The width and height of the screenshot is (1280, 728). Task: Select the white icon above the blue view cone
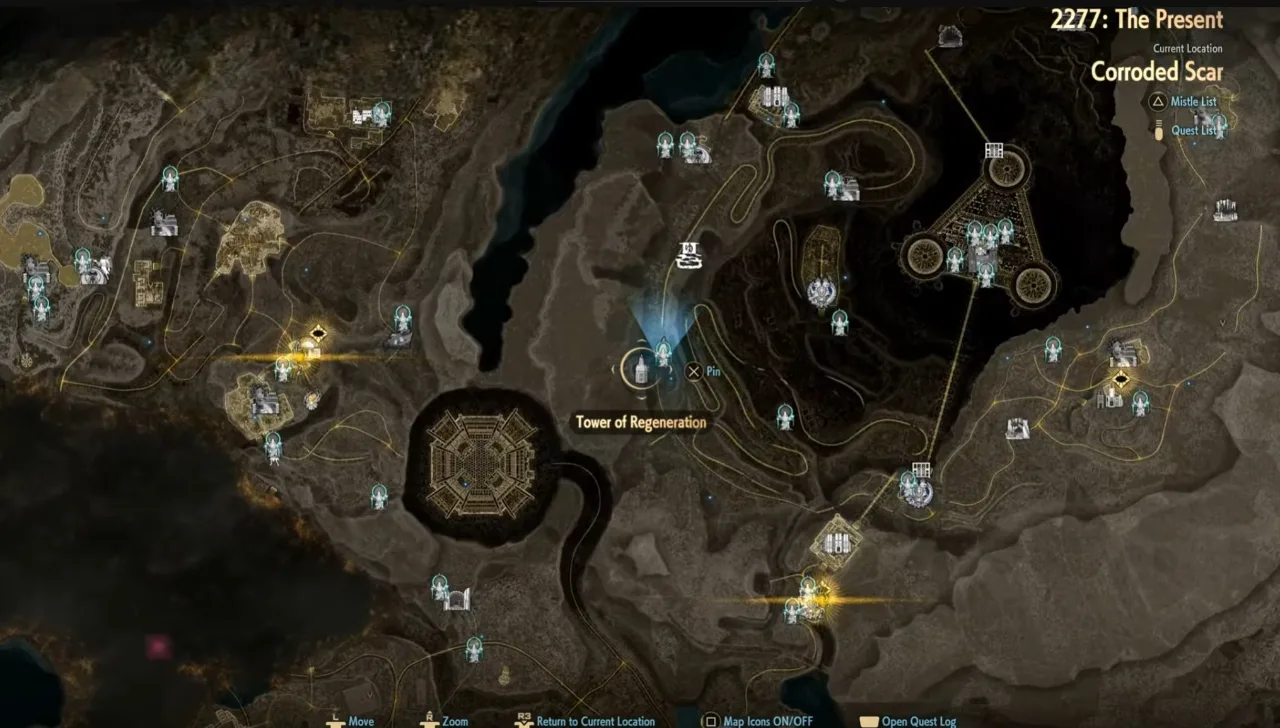(689, 254)
